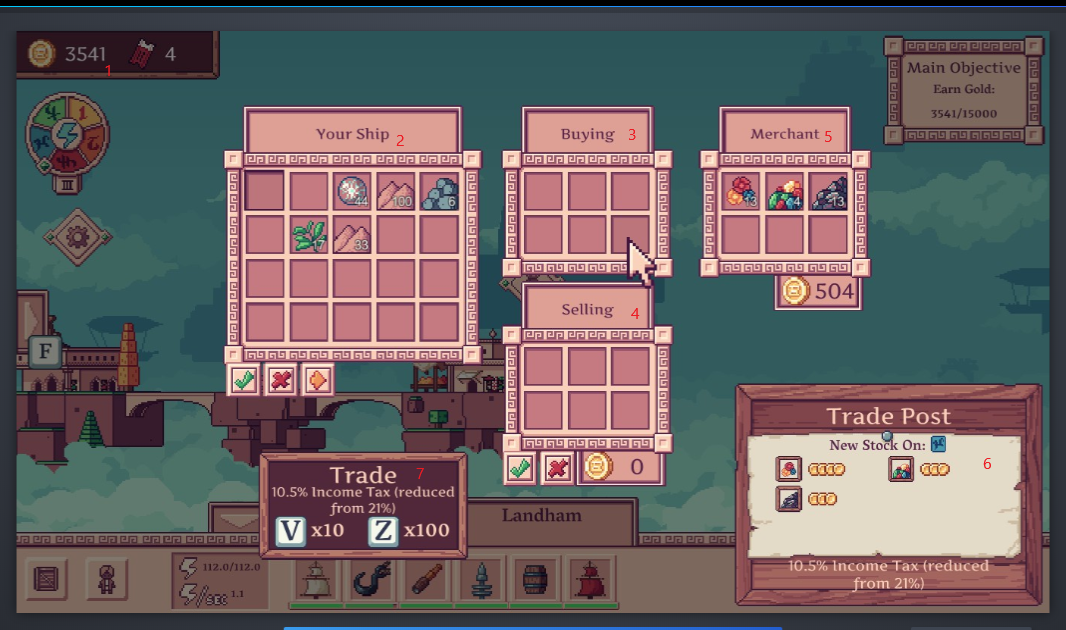Click the red X under Your Ship

pyautogui.click(x=279, y=380)
